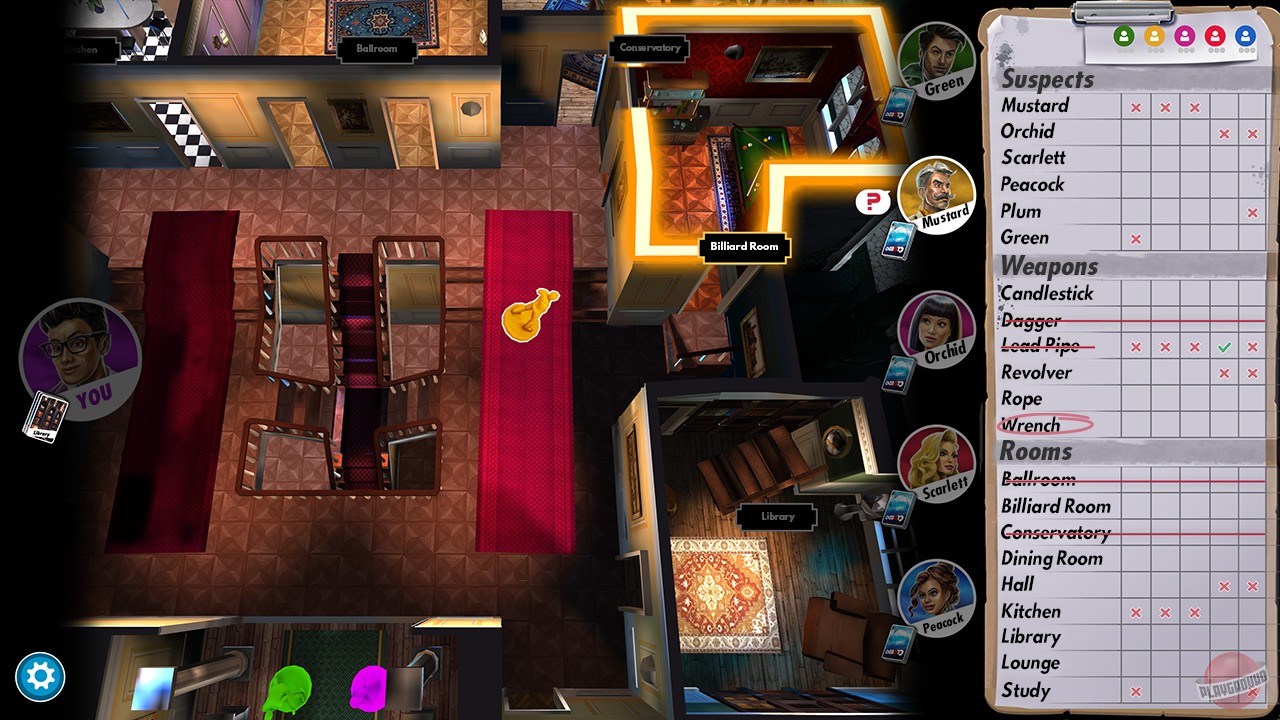This screenshot has height=720, width=1280.
Task: Open the settings gear icon
Action: pos(41,676)
